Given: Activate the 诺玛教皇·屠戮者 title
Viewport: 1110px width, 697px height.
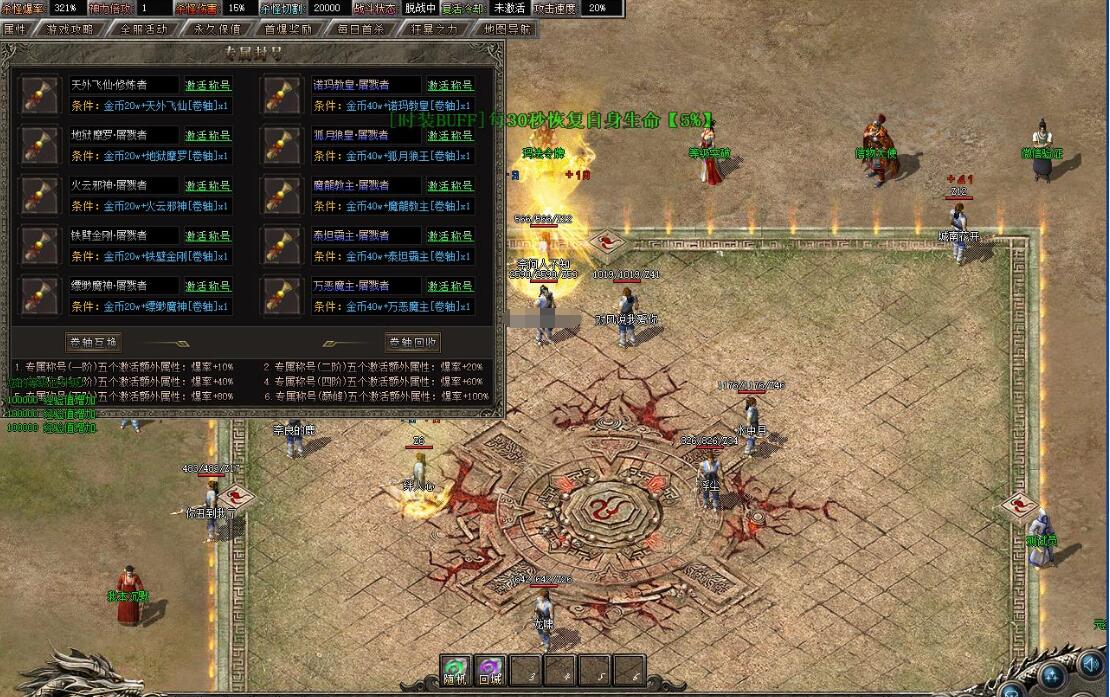Looking at the screenshot, I should coord(450,85).
